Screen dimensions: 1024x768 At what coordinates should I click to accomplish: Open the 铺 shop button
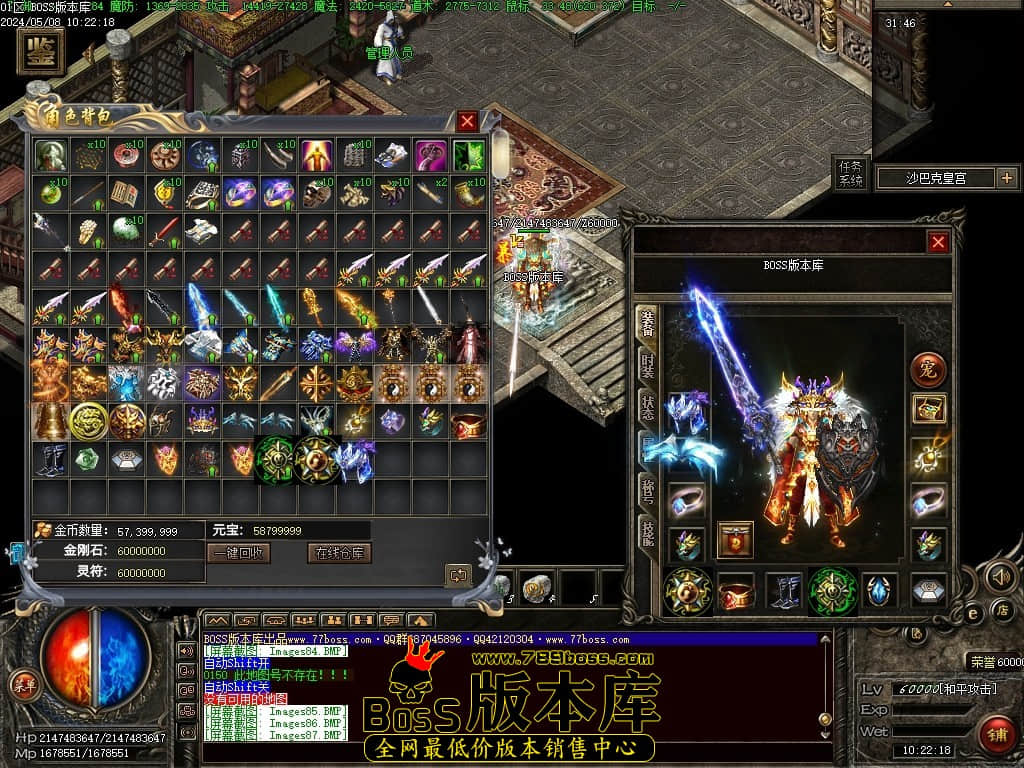pyautogui.click(x=996, y=733)
